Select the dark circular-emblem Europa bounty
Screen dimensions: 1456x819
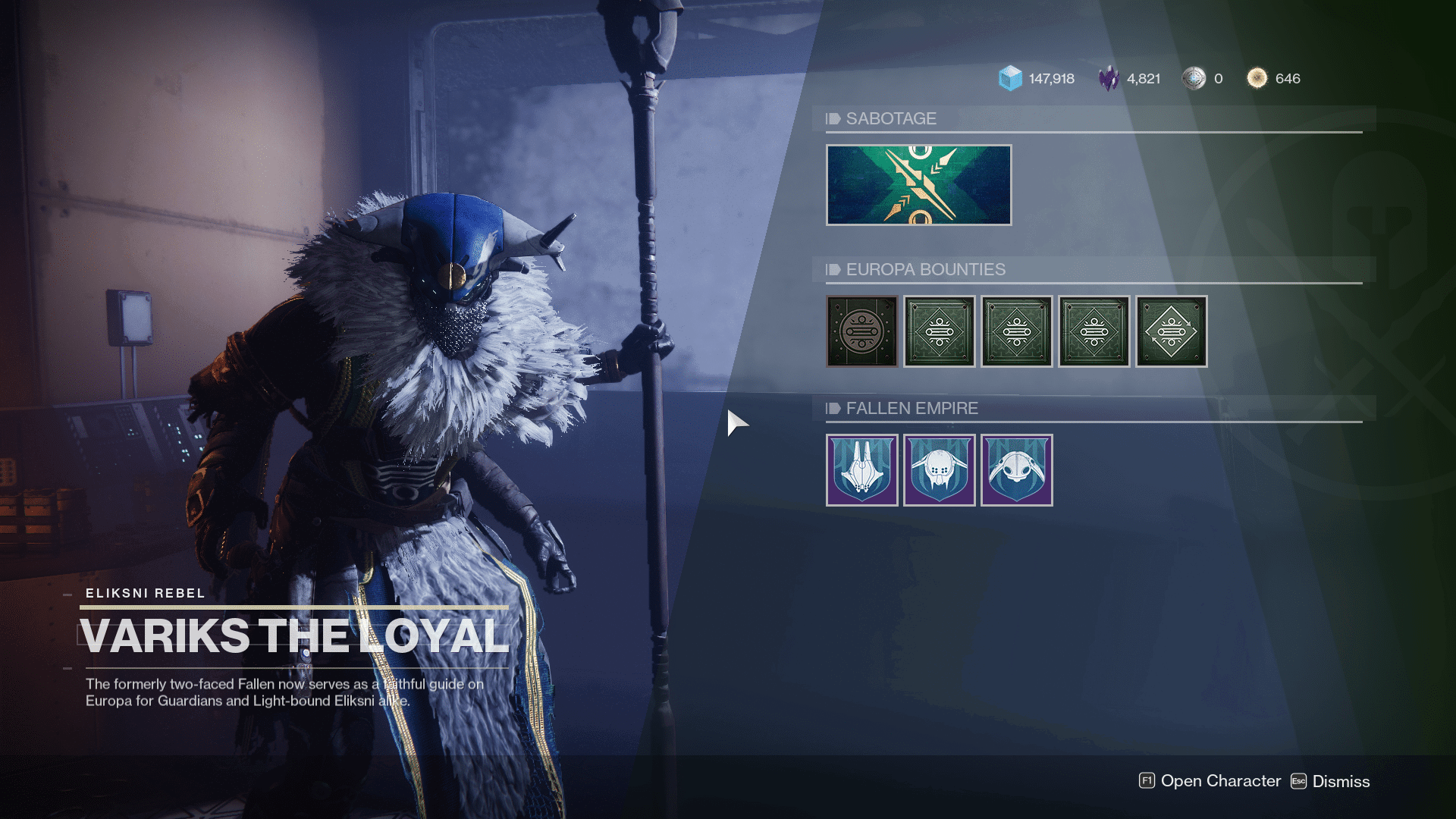(x=862, y=331)
